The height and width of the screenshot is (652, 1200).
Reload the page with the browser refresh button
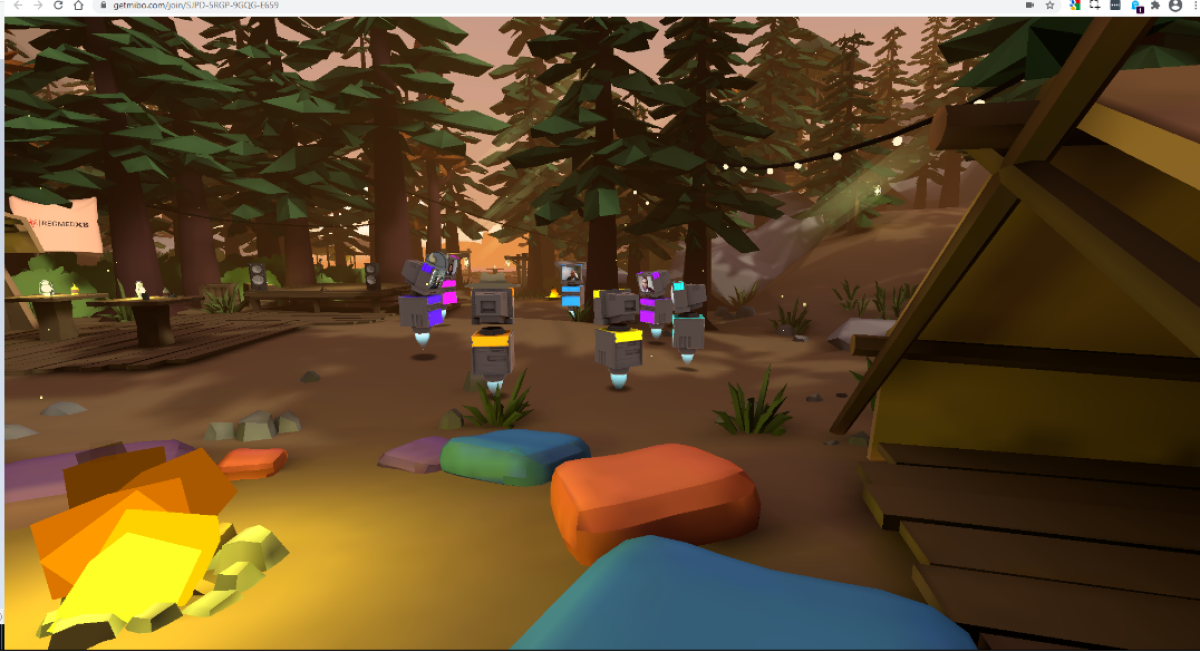pos(58,5)
